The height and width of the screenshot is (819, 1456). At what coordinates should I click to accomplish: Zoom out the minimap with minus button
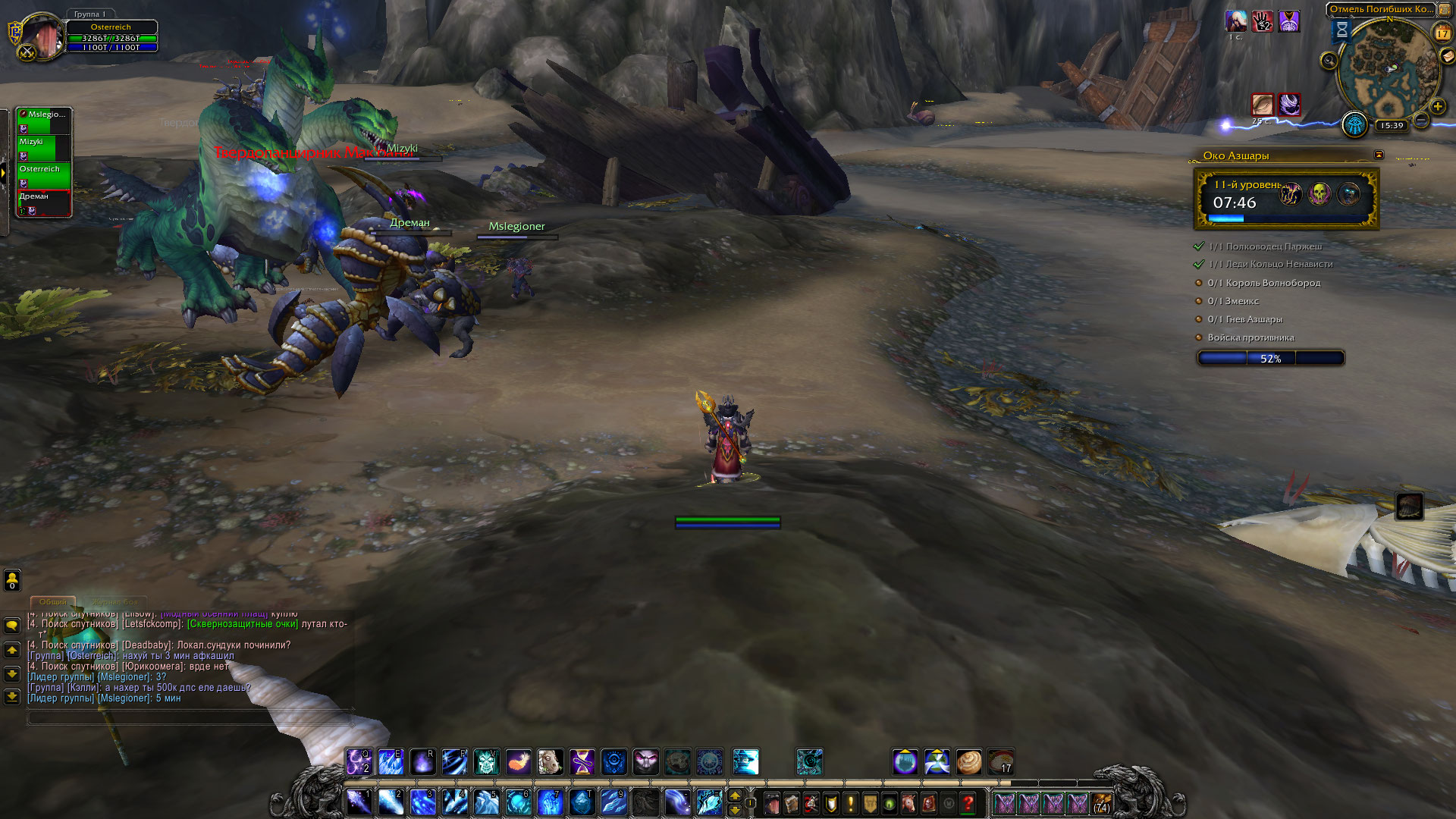[x=1422, y=121]
